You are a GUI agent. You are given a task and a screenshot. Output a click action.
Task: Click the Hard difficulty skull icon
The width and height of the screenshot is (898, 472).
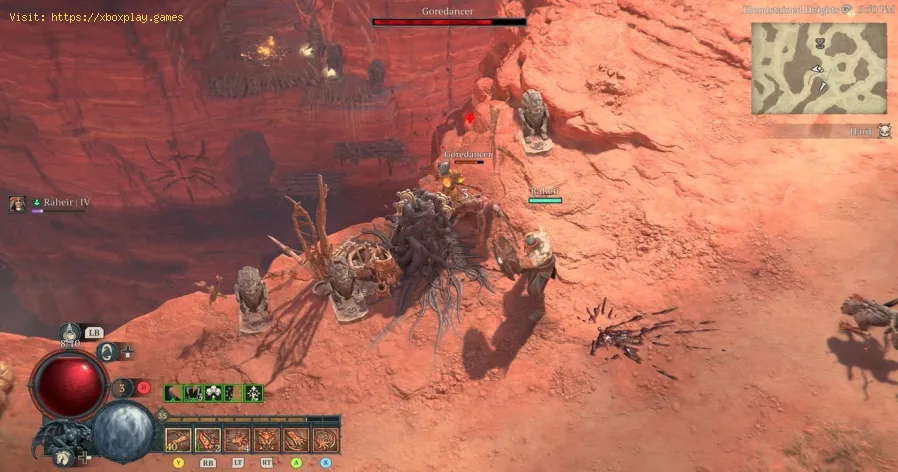884,131
